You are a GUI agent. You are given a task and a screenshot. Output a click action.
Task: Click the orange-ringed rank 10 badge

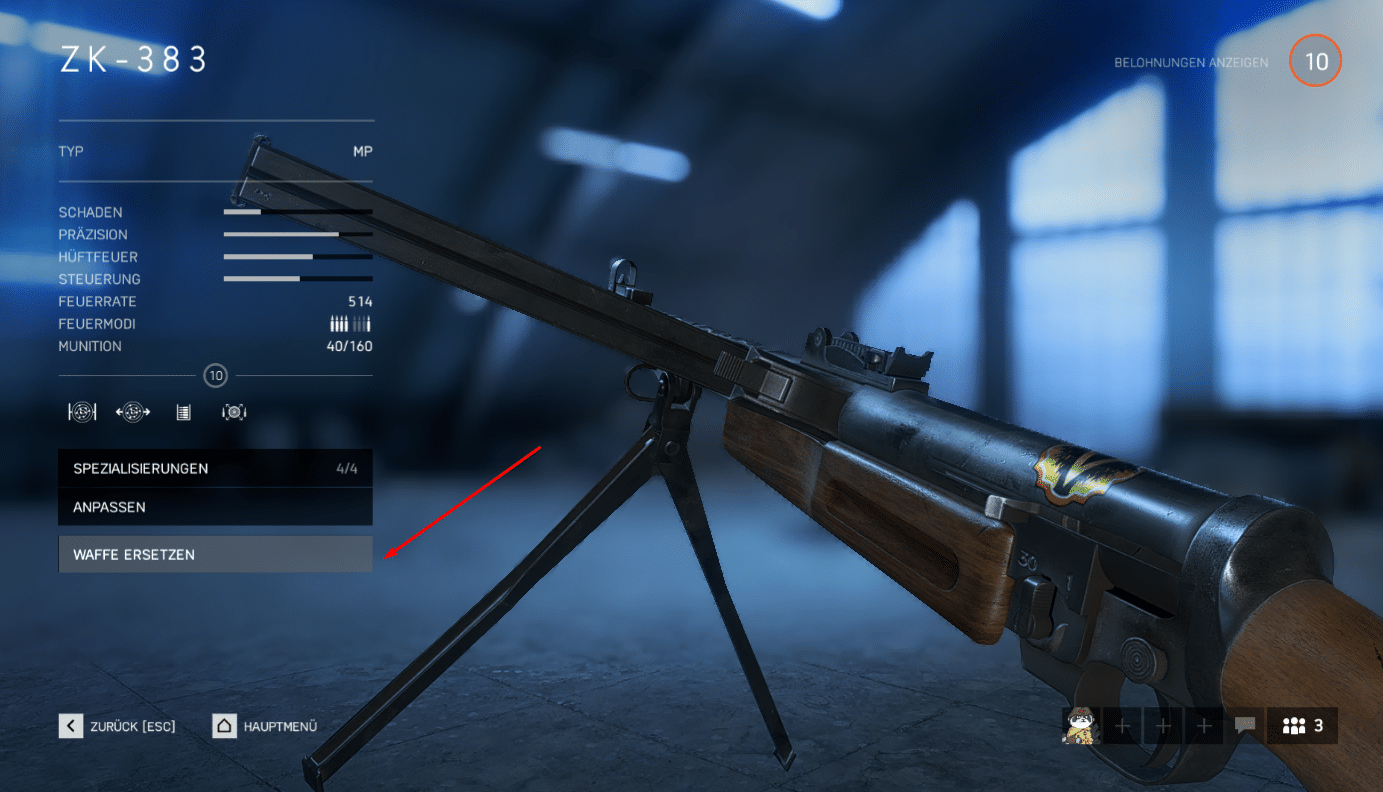tap(1316, 62)
